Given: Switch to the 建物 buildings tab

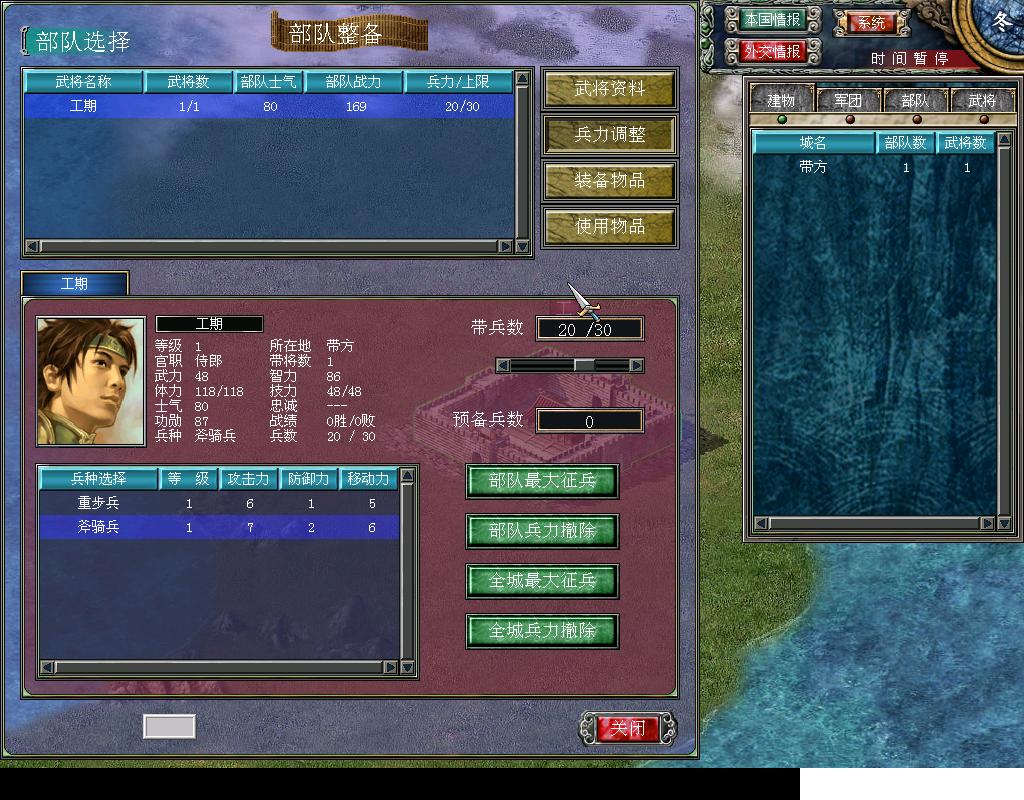Looking at the screenshot, I should click(x=781, y=100).
